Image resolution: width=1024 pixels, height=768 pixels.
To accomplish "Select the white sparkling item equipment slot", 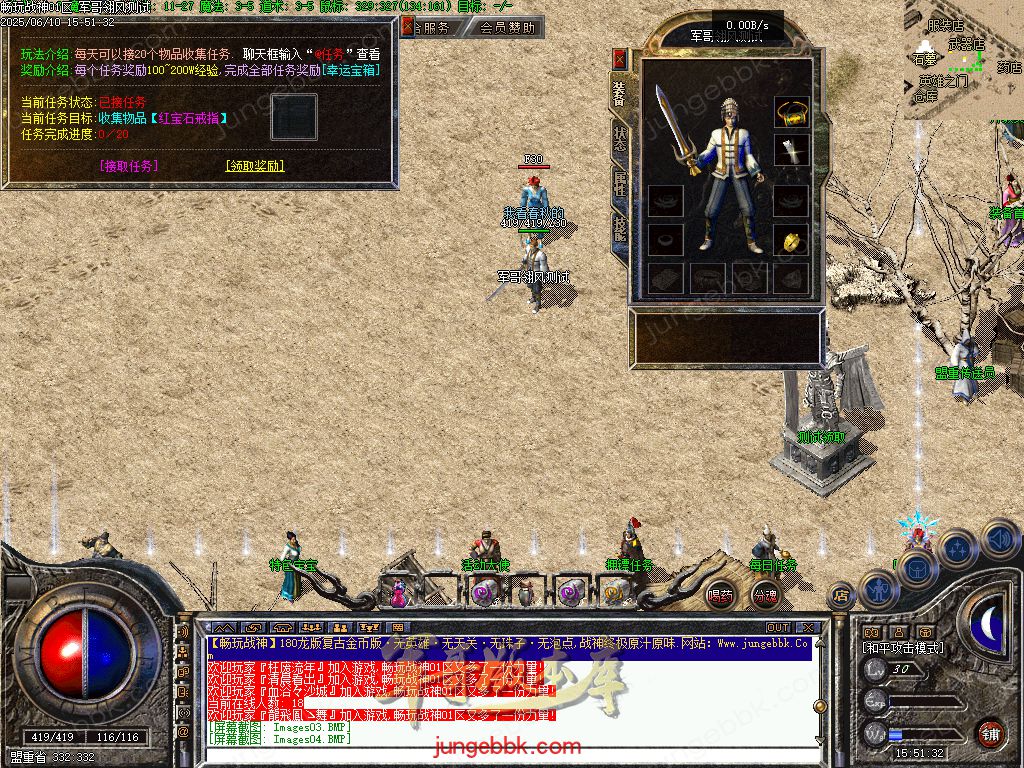I will point(792,151).
